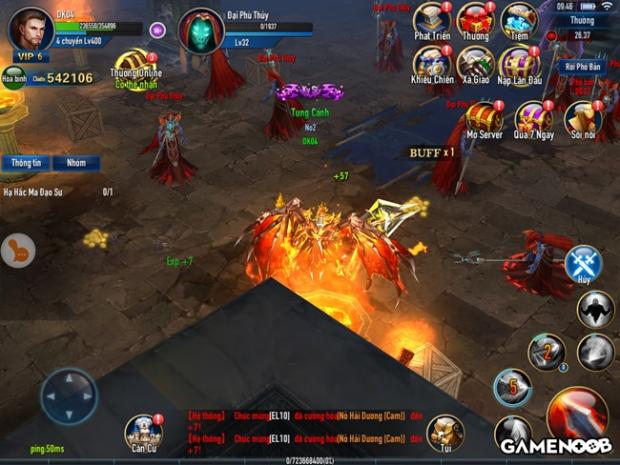Tap the Hủy crossed swords button

point(583,263)
